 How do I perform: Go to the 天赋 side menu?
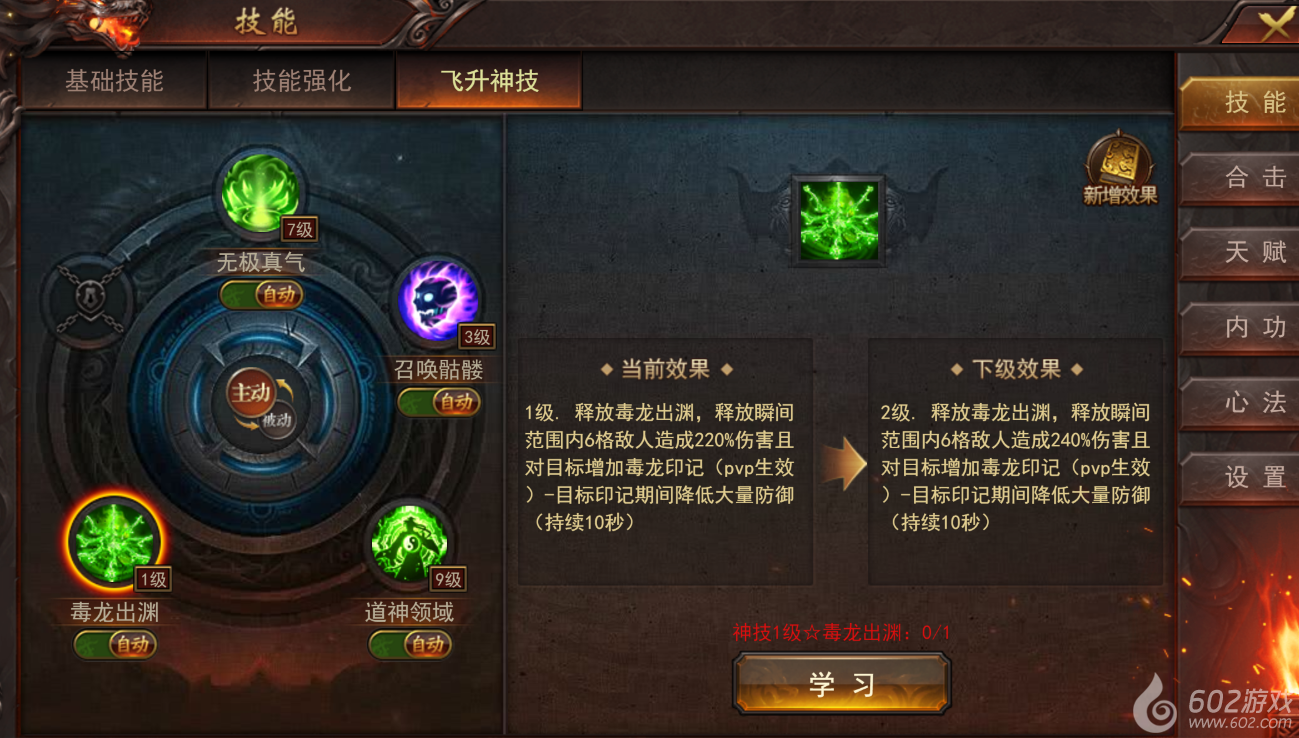pos(1240,252)
